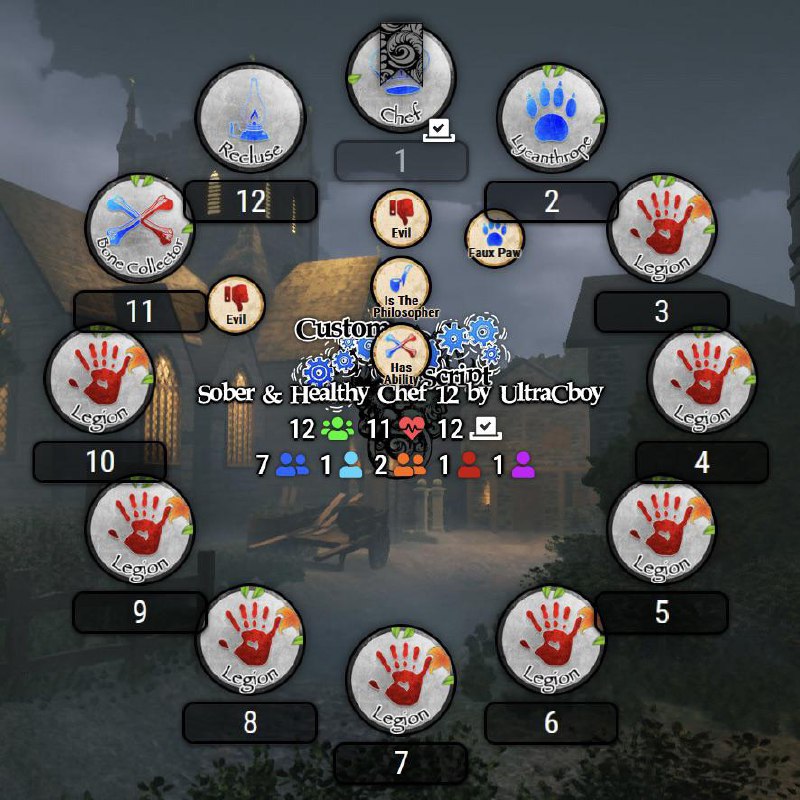Click player name plate 6
The height and width of the screenshot is (800, 800).
pos(551,722)
